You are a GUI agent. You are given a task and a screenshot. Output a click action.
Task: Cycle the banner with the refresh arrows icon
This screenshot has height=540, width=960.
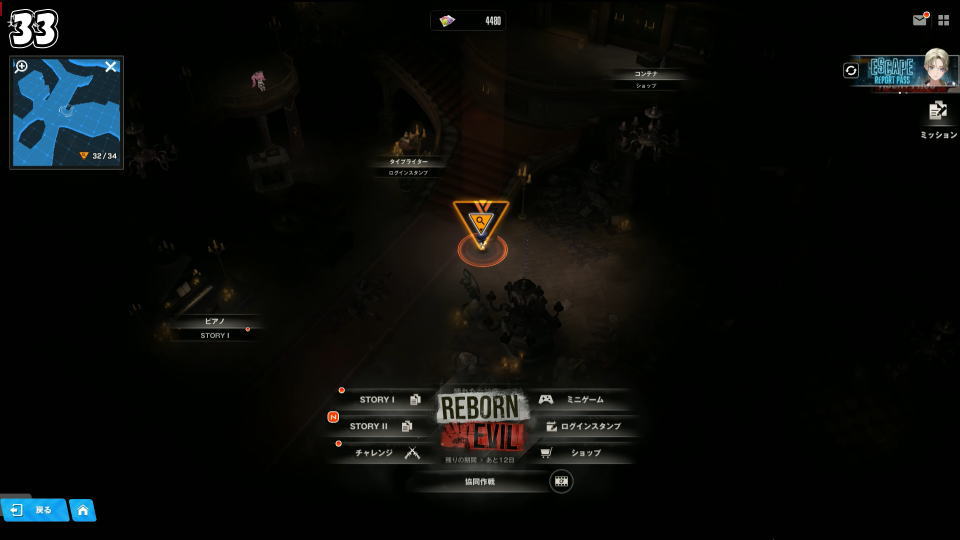click(851, 70)
